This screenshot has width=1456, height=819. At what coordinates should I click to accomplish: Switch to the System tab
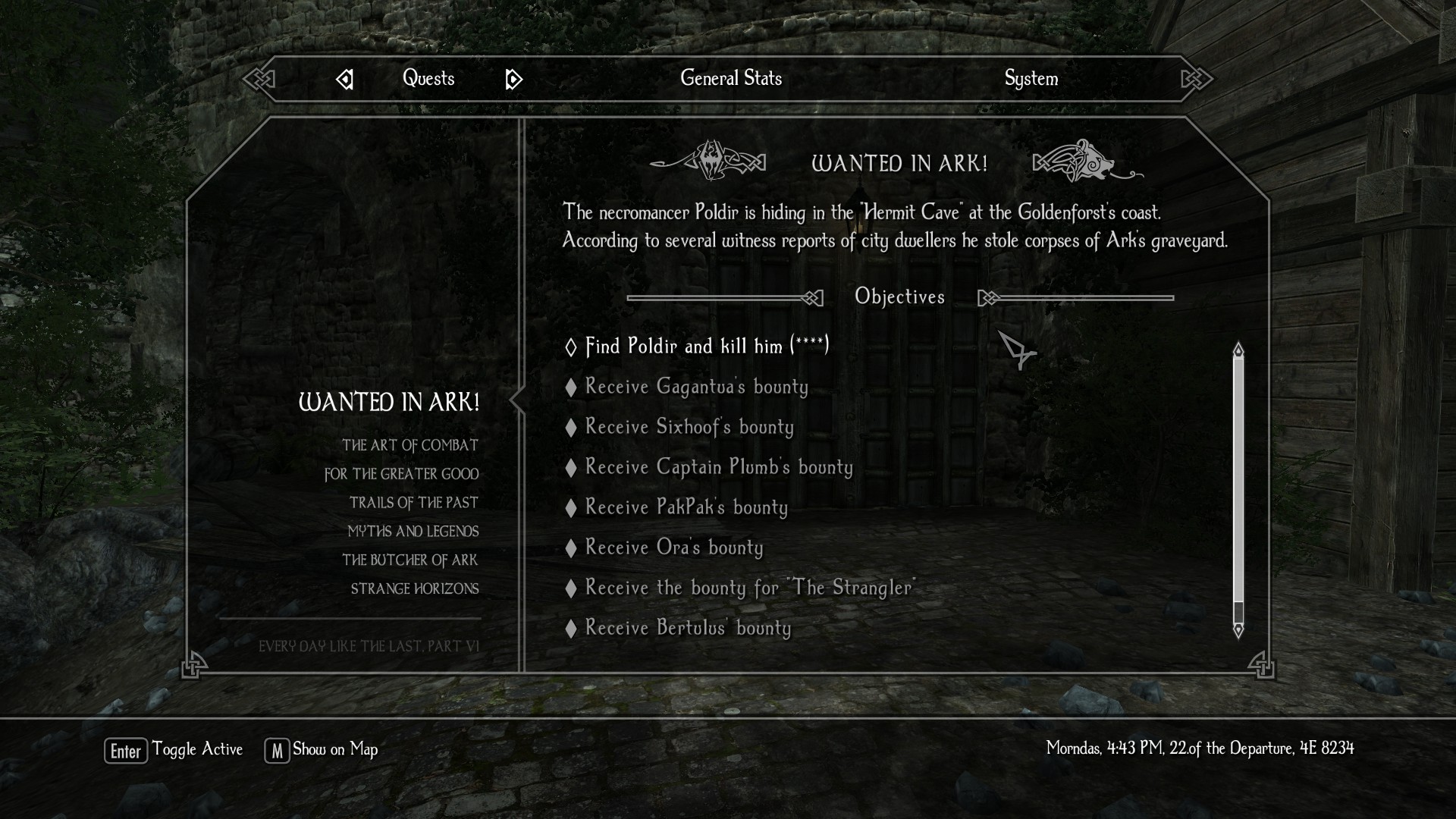(x=1031, y=78)
